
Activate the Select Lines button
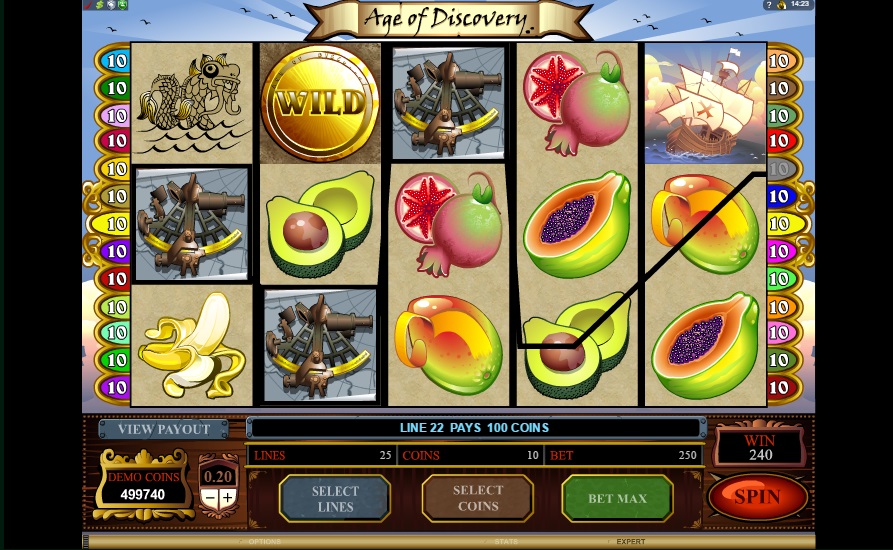(334, 498)
